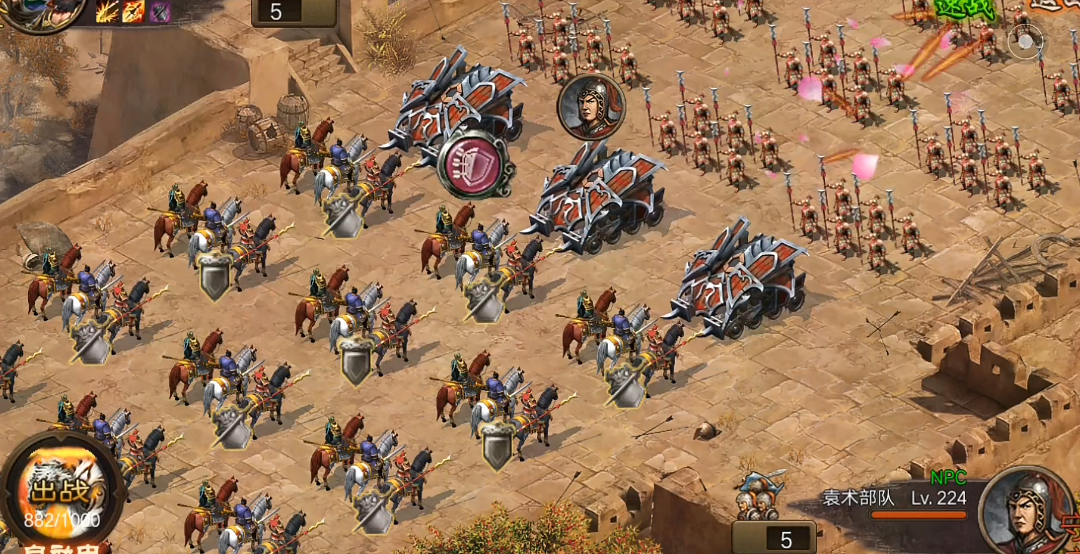Choose the purple shield skill icon
1080x554 pixels.
(159, 12)
